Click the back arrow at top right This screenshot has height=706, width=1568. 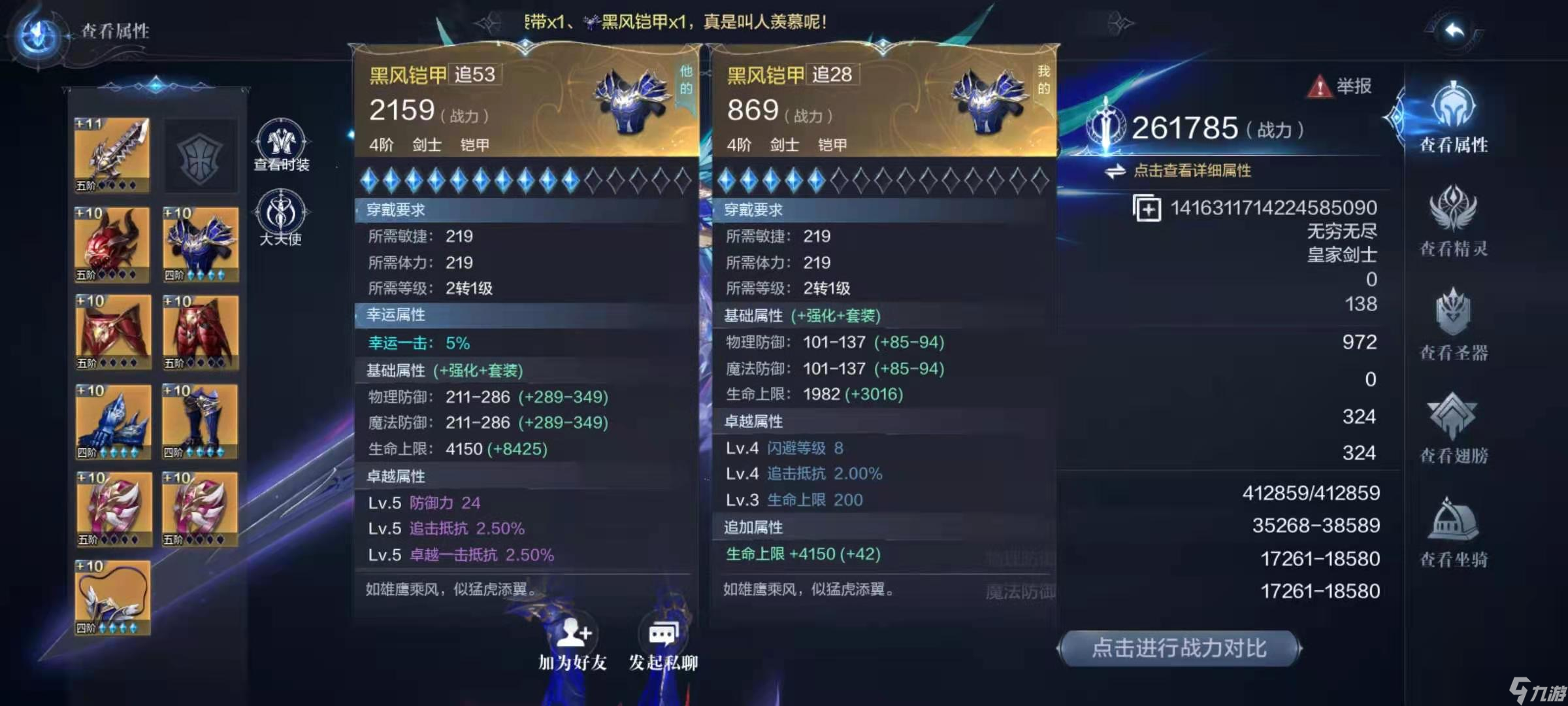pyautogui.click(x=1456, y=29)
